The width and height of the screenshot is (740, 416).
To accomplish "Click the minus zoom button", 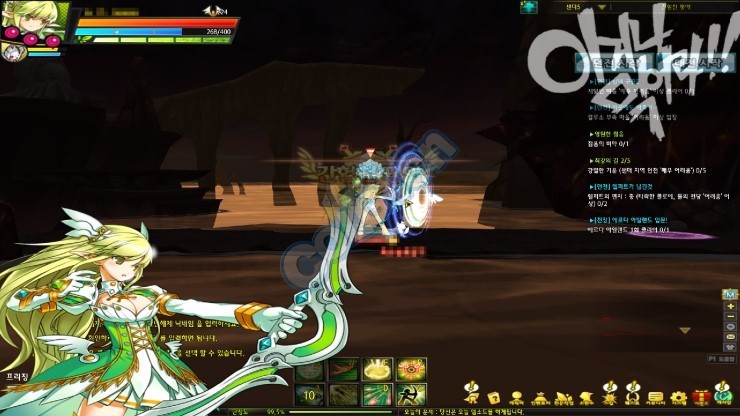I will (730, 316).
